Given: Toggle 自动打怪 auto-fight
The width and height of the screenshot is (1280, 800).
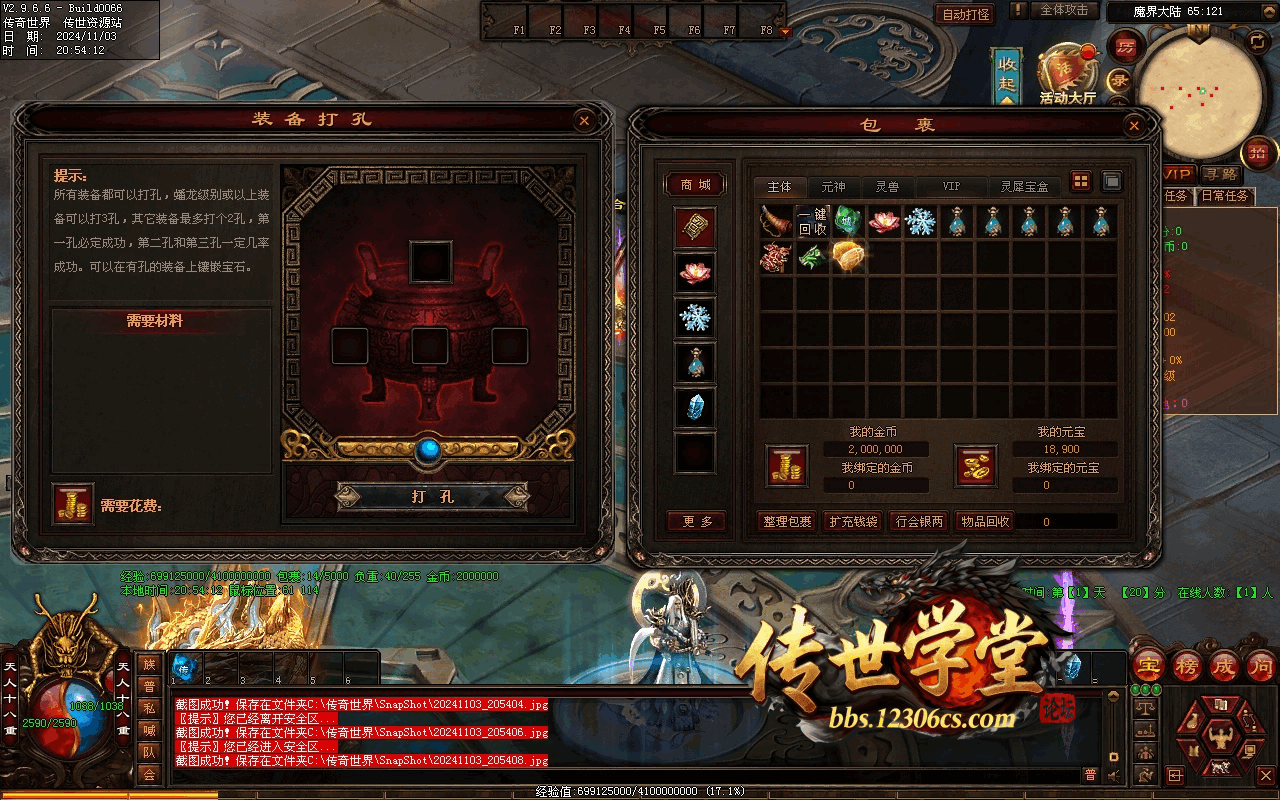Looking at the screenshot, I should 966,14.
